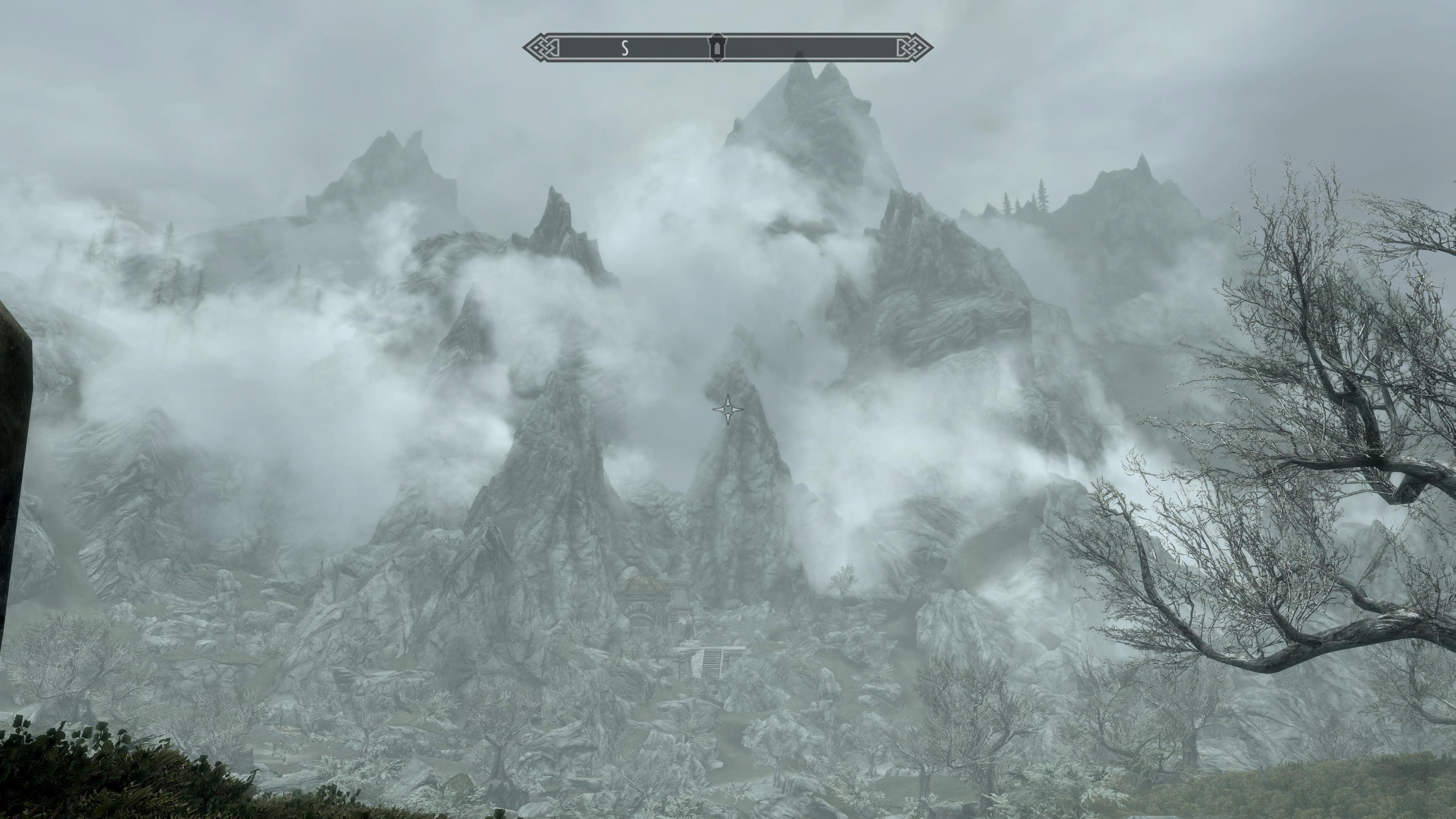Click the stone staircase below the ruins
Image resolution: width=1456 pixels, height=819 pixels.
tap(713, 664)
